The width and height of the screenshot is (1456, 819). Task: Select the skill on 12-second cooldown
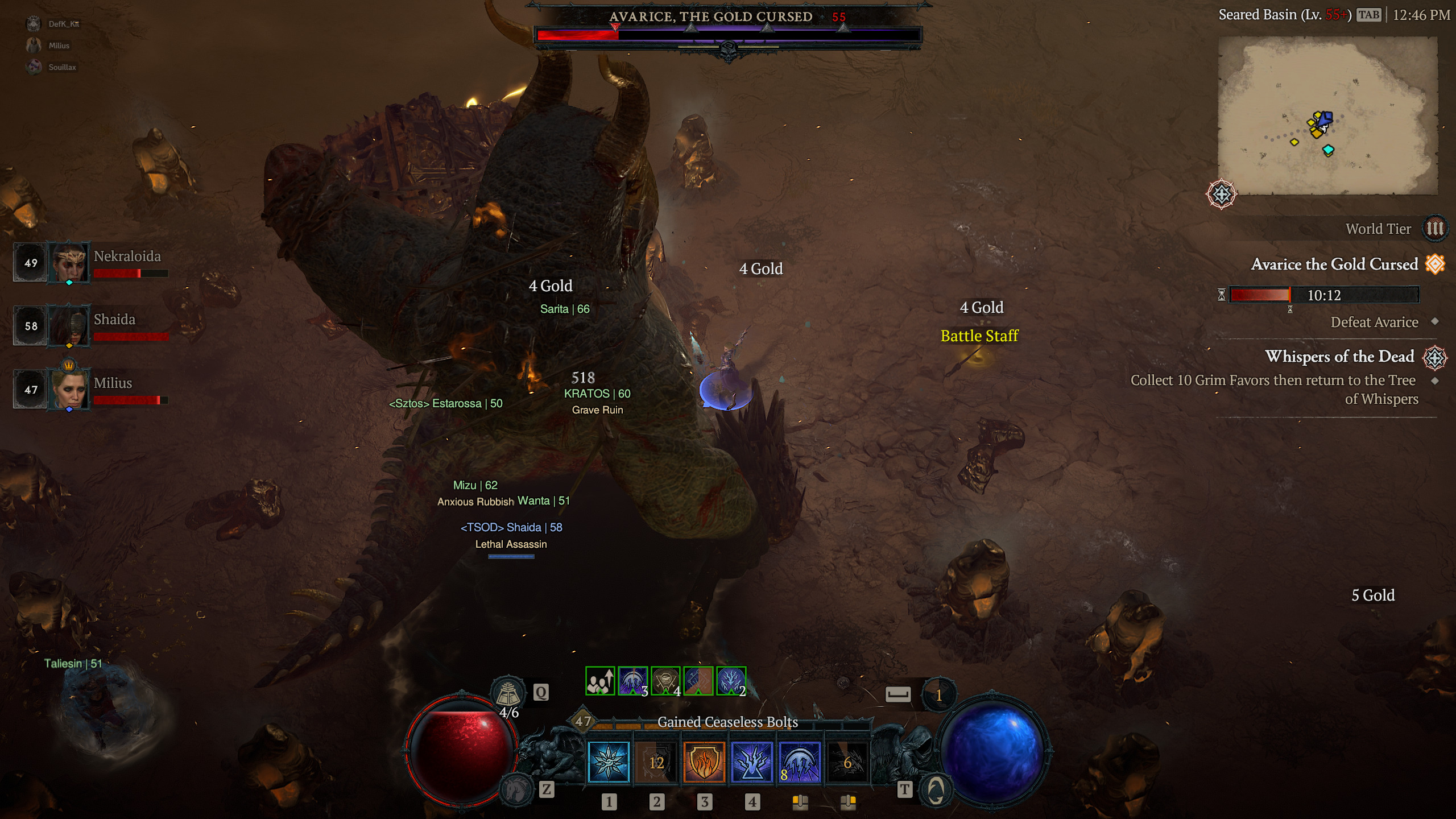[x=656, y=762]
